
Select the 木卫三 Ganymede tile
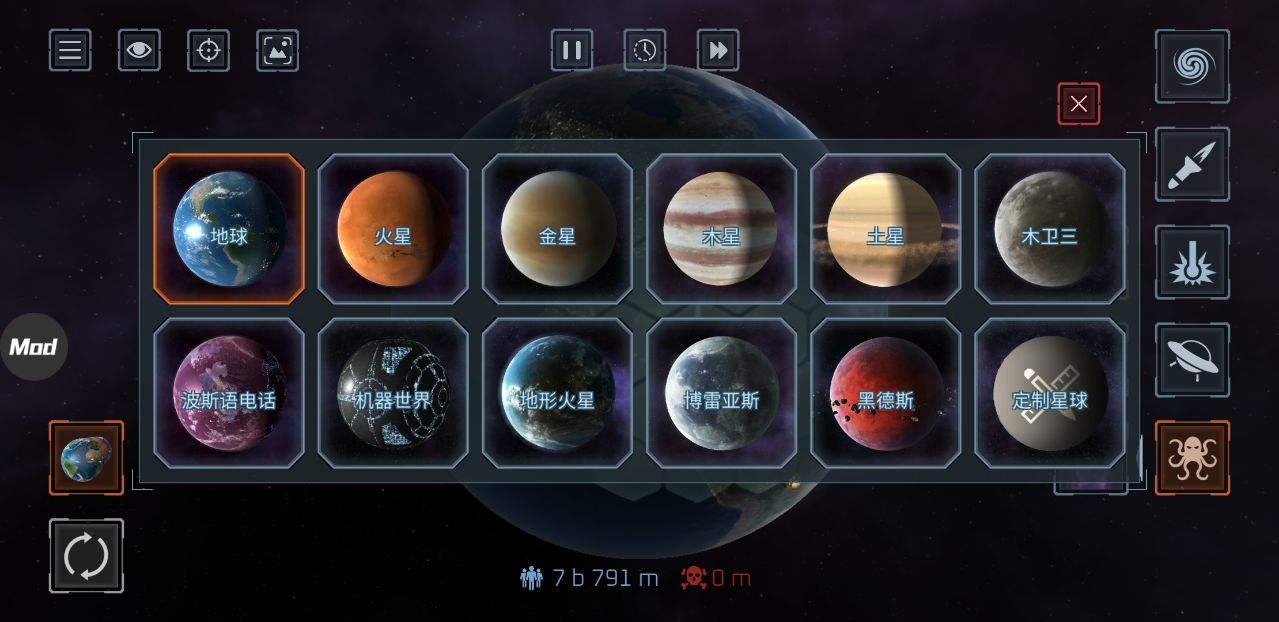click(1049, 229)
